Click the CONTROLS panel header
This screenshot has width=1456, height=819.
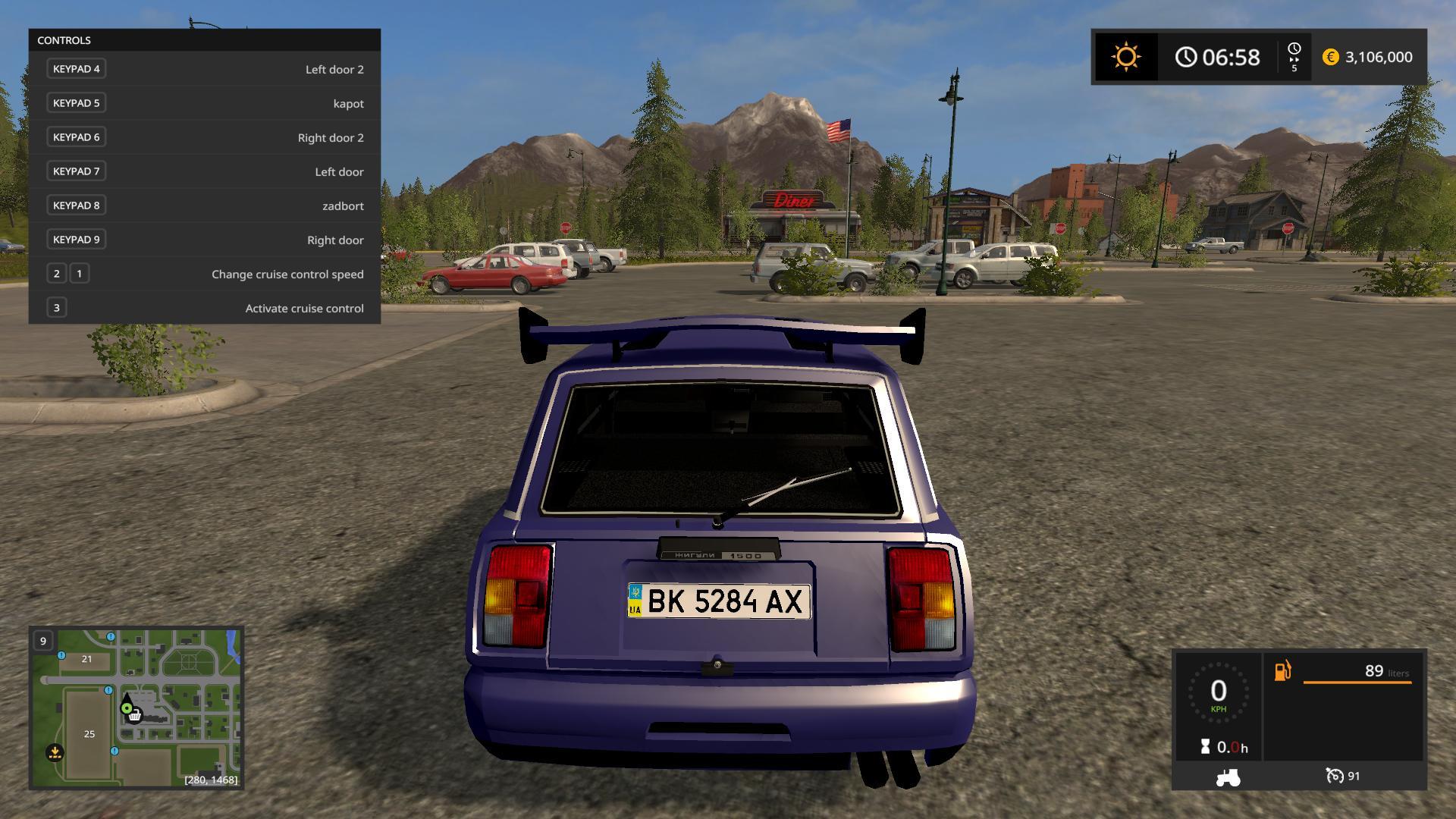pos(205,40)
